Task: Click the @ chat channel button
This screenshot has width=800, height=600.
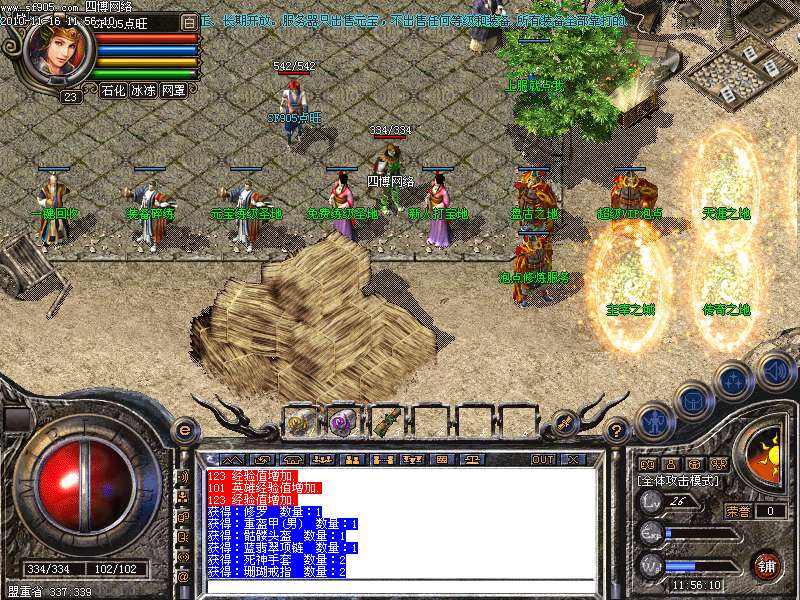Action: coord(183,576)
